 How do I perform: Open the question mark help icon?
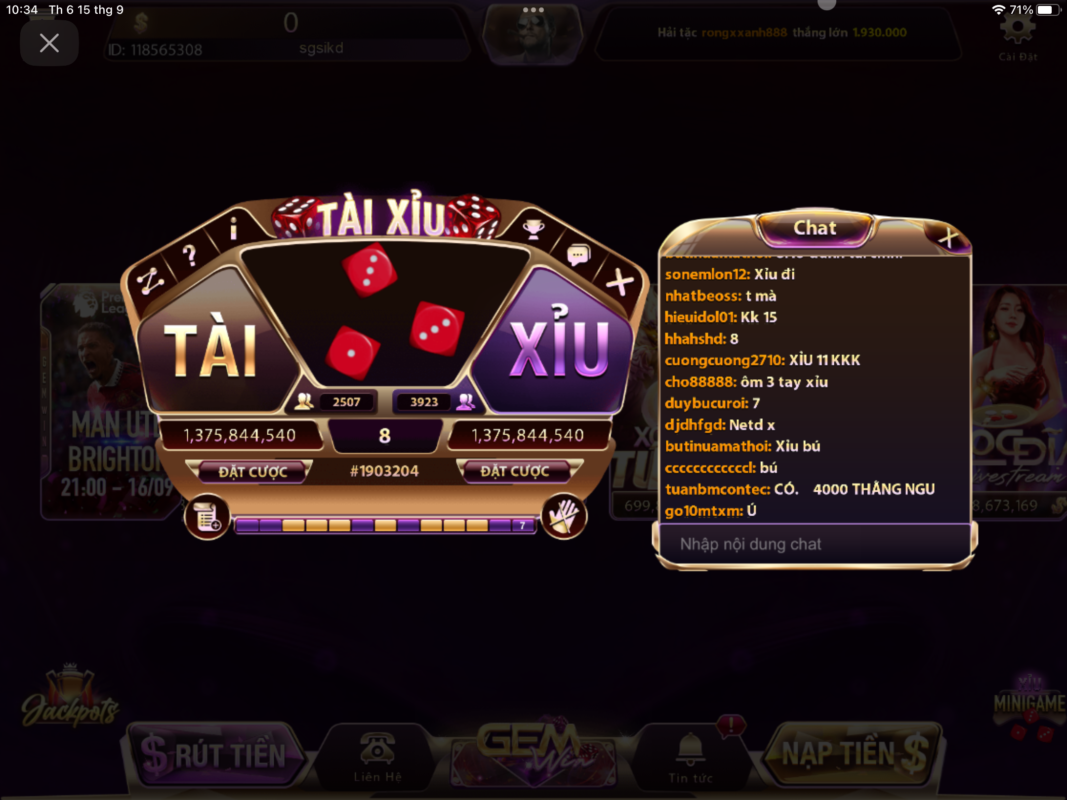[x=189, y=256]
